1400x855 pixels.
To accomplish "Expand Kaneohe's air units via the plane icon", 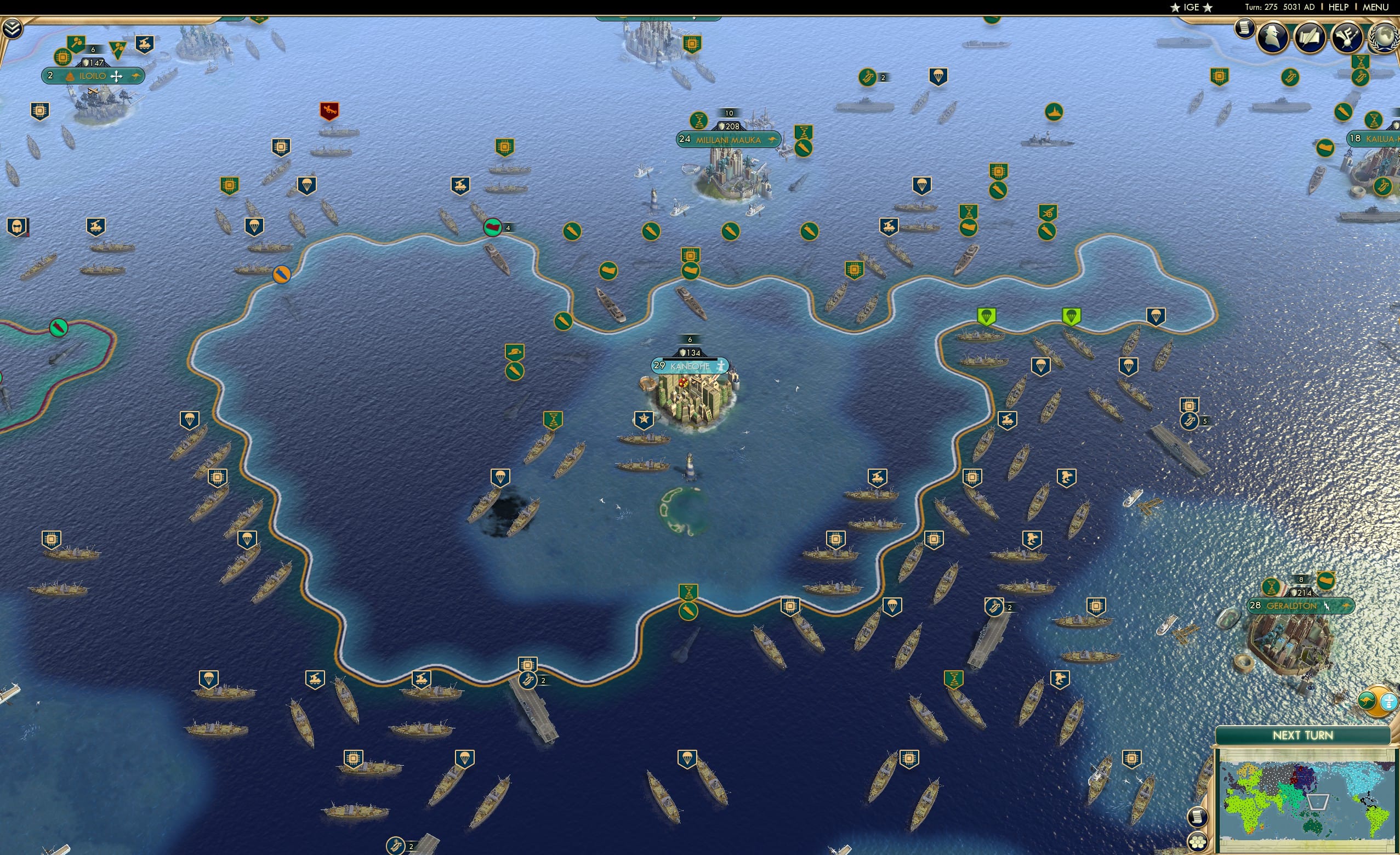I will 721,367.
